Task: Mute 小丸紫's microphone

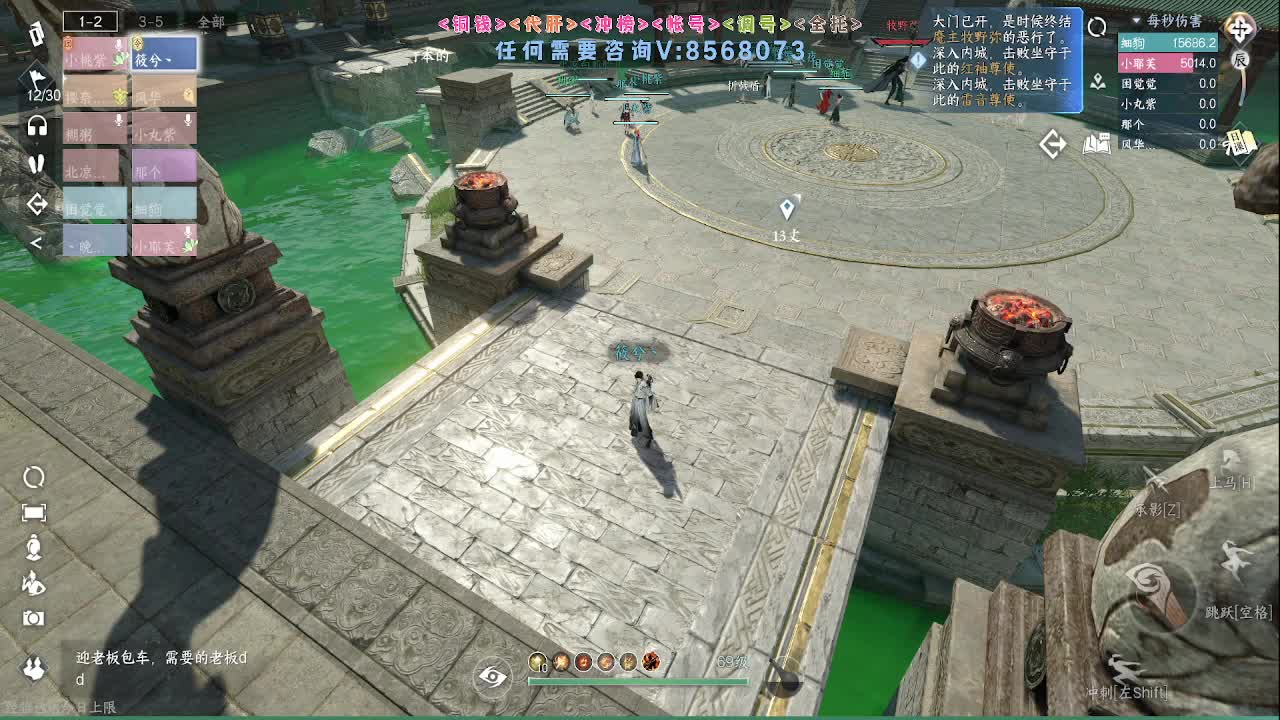Action: click(187, 119)
